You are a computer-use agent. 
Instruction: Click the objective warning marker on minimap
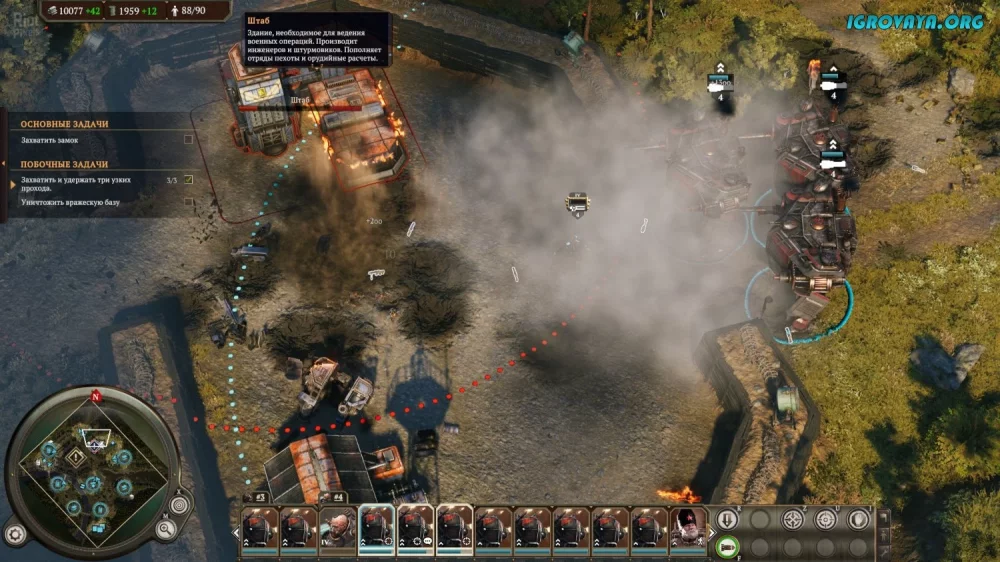pos(73,456)
